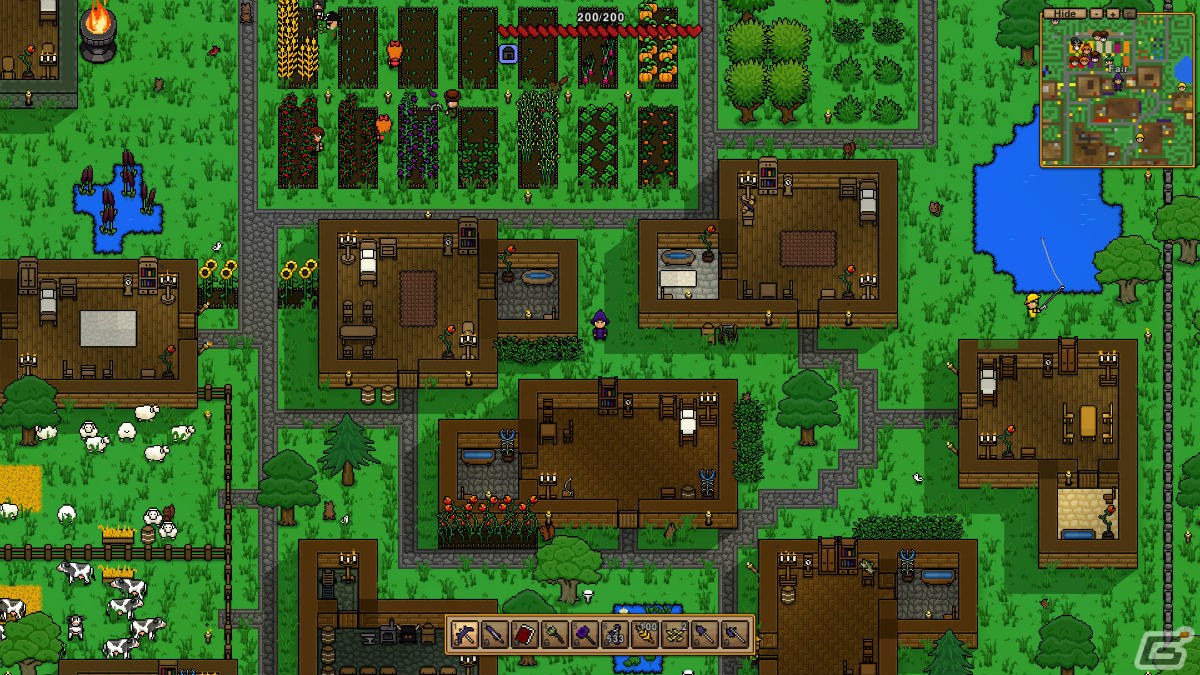Select the wheat stack of 100
The width and height of the screenshot is (1200, 675).
(644, 634)
